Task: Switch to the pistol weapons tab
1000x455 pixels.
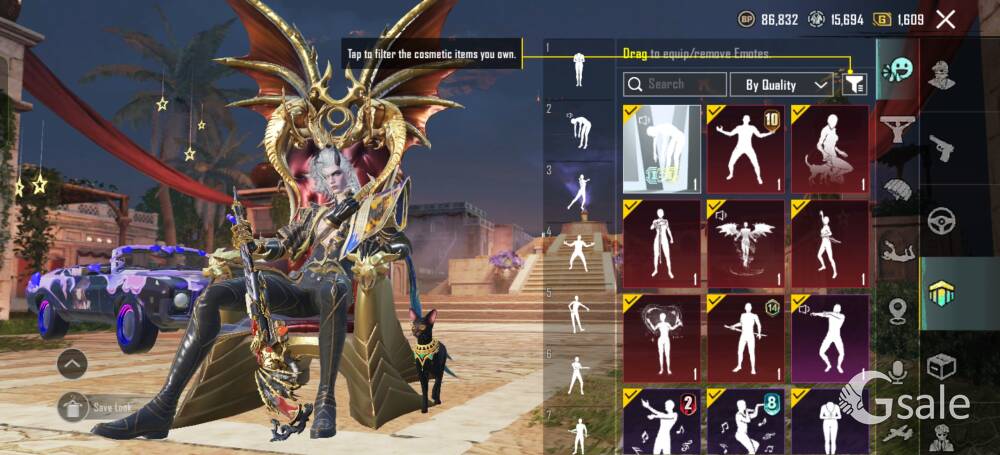Action: (x=941, y=149)
